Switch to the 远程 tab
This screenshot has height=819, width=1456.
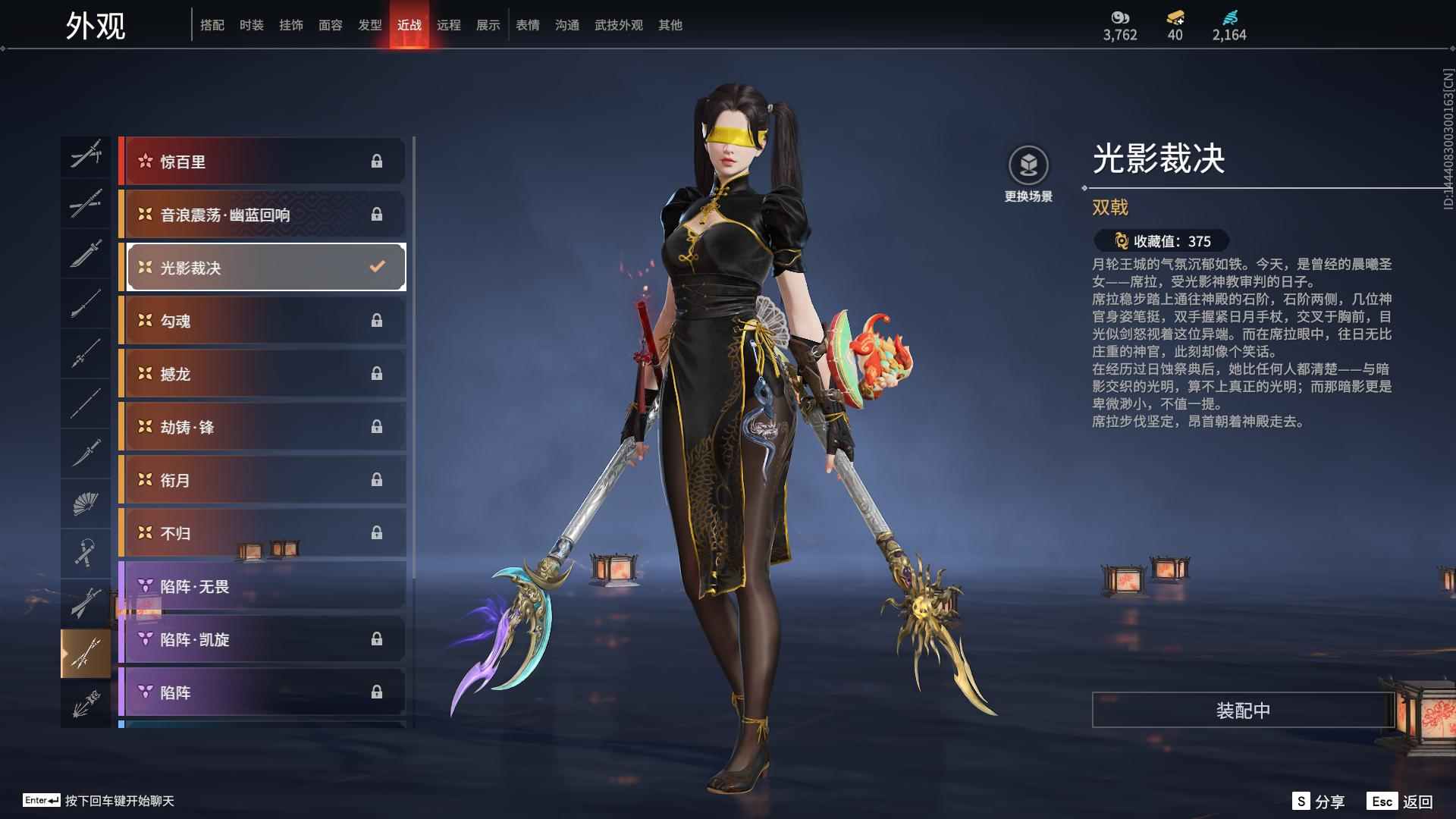point(448,24)
